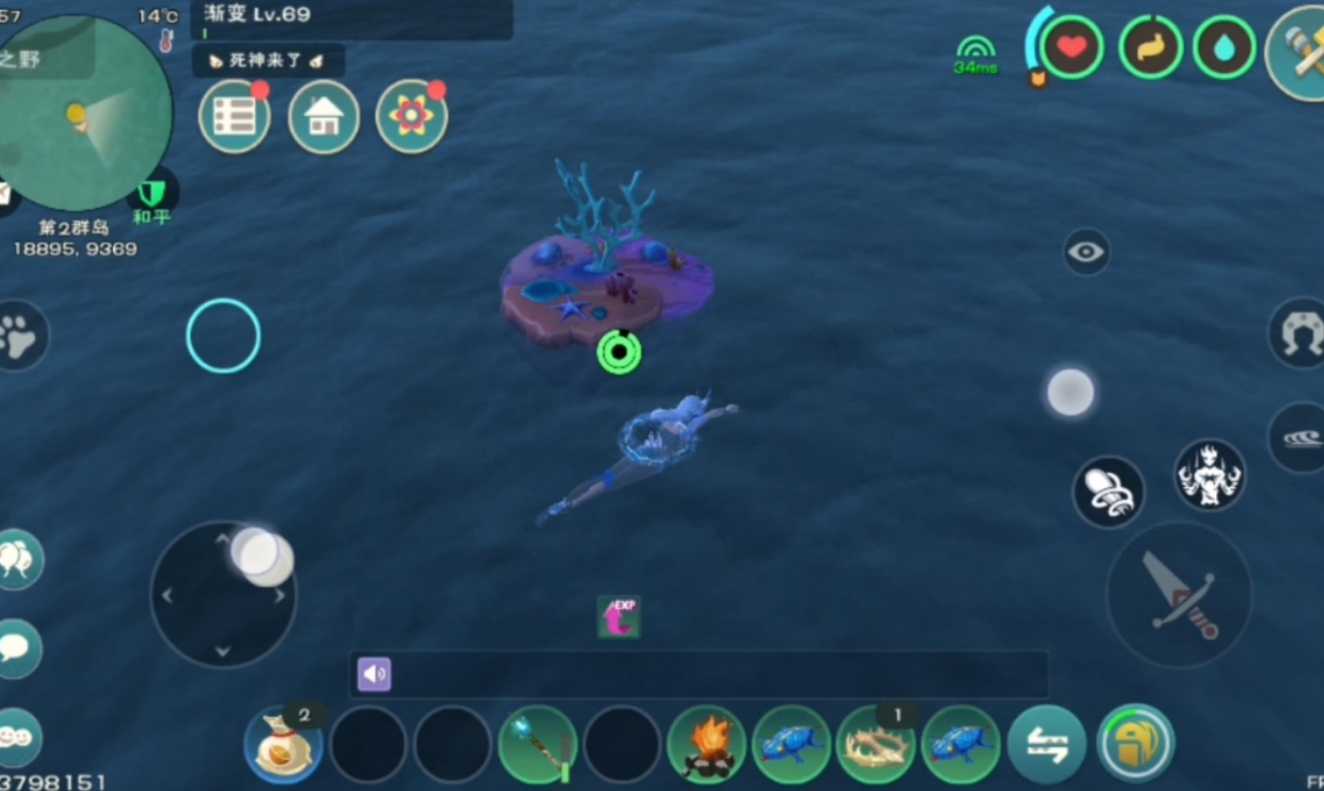Screen dimensions: 1324x791
Task: Use the swirling tornado dodge skill
Action: (x=1108, y=492)
